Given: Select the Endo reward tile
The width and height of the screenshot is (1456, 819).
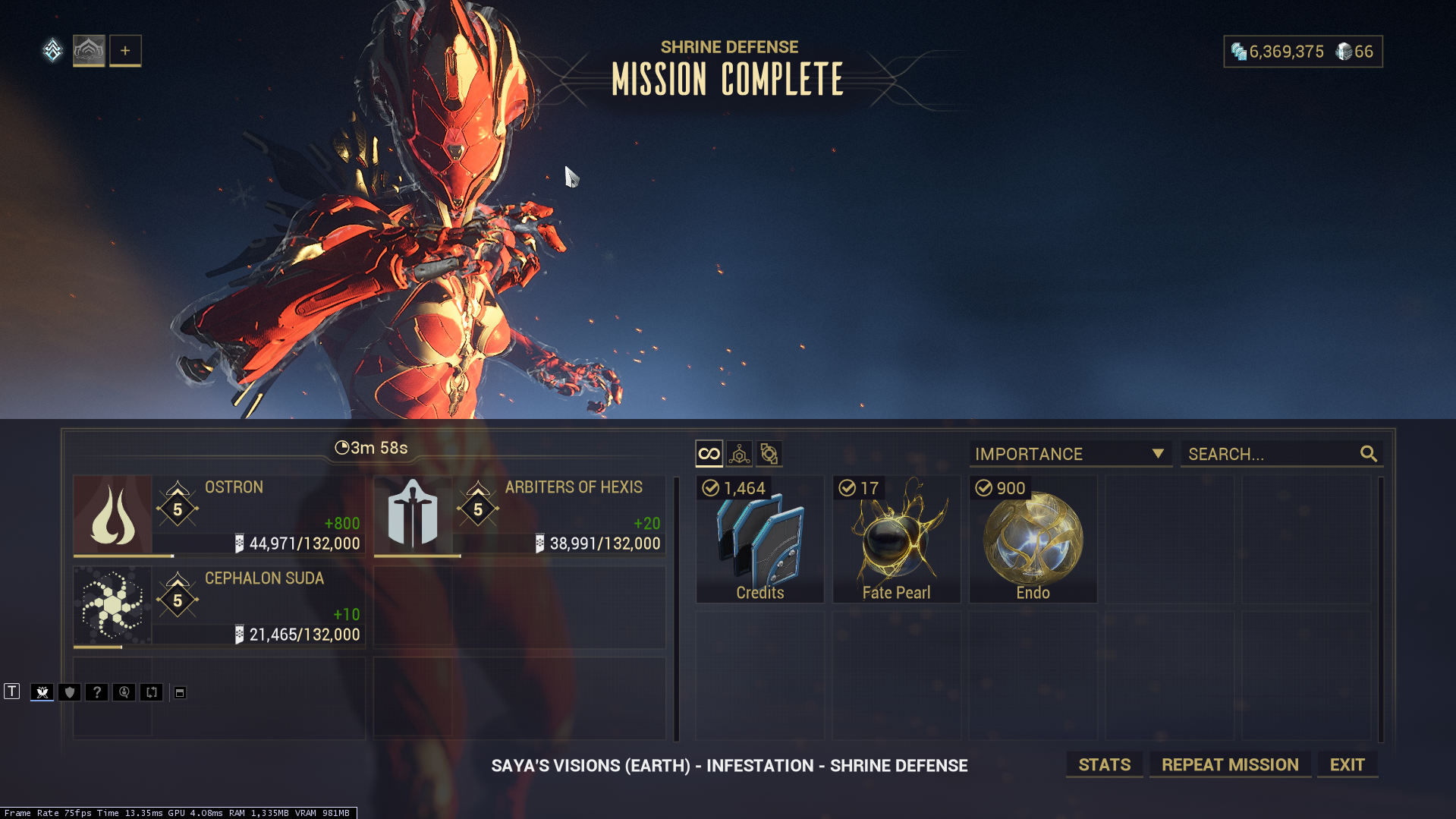Looking at the screenshot, I should click(x=1033, y=540).
